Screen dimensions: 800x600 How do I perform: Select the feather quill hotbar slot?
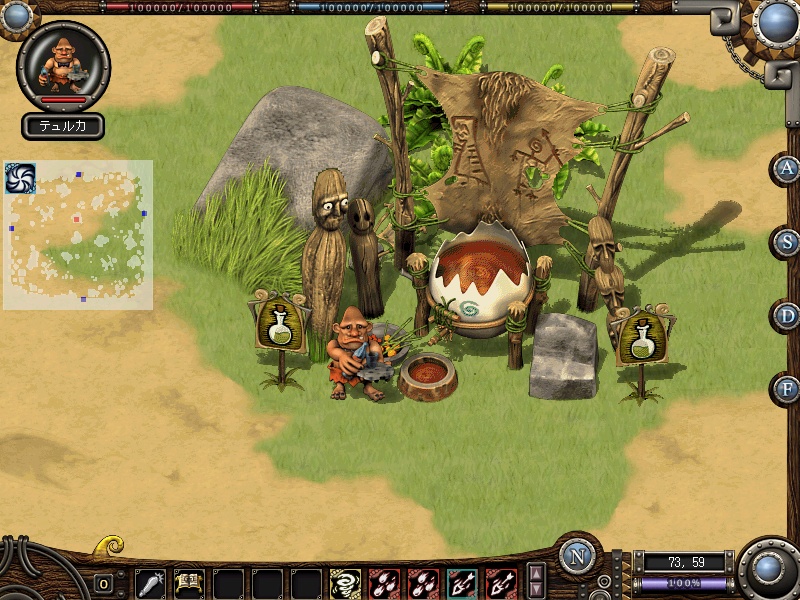tap(150, 583)
